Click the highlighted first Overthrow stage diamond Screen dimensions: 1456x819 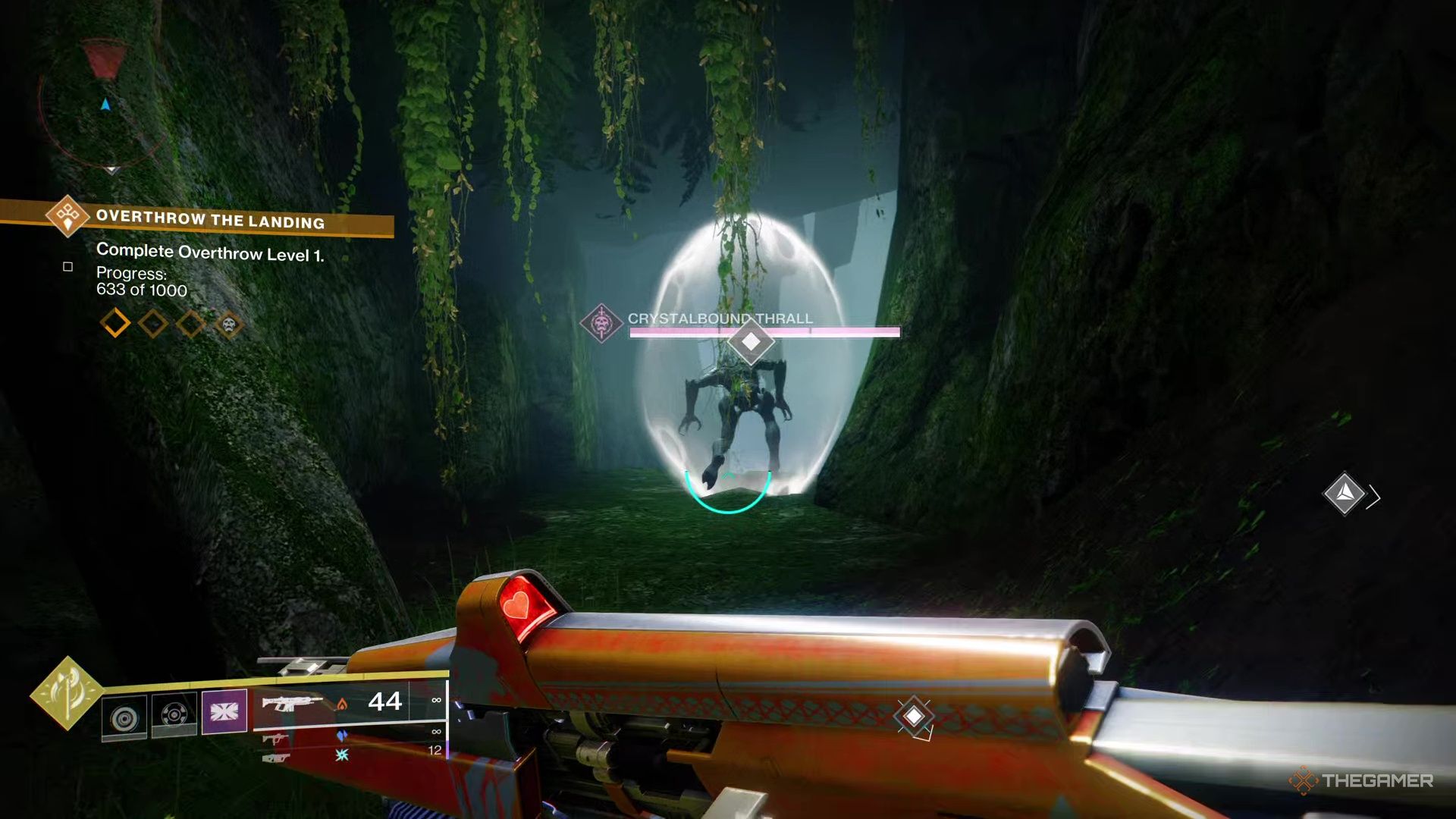(115, 324)
